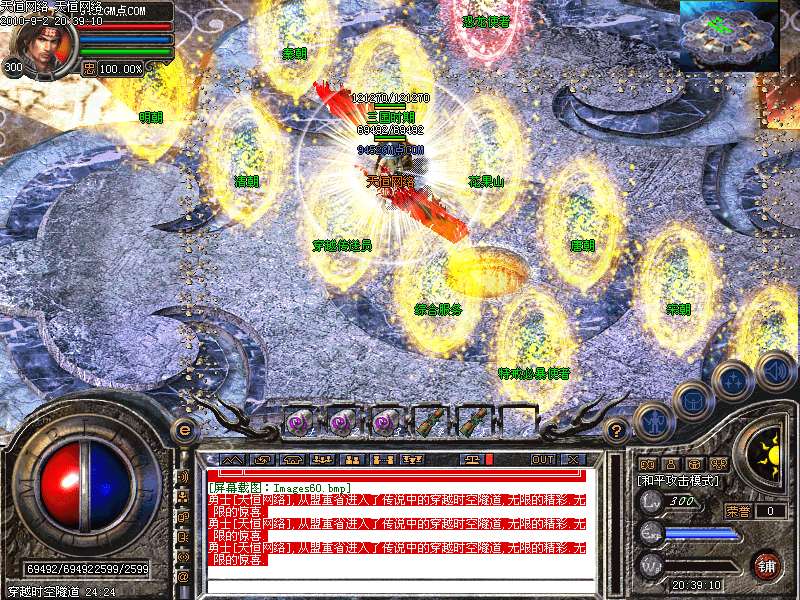800x600 pixels.
Task: Open help with the question mark button
Action: [x=617, y=431]
